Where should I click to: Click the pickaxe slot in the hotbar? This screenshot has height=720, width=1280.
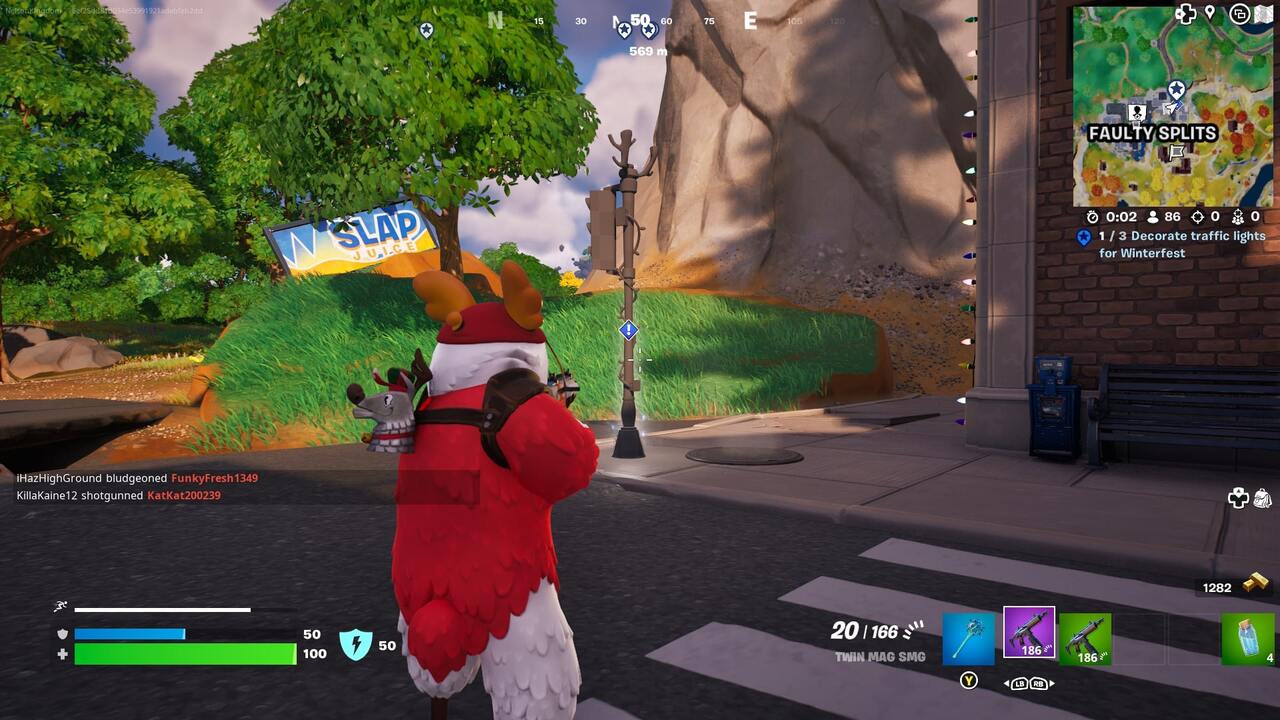[x=968, y=638]
